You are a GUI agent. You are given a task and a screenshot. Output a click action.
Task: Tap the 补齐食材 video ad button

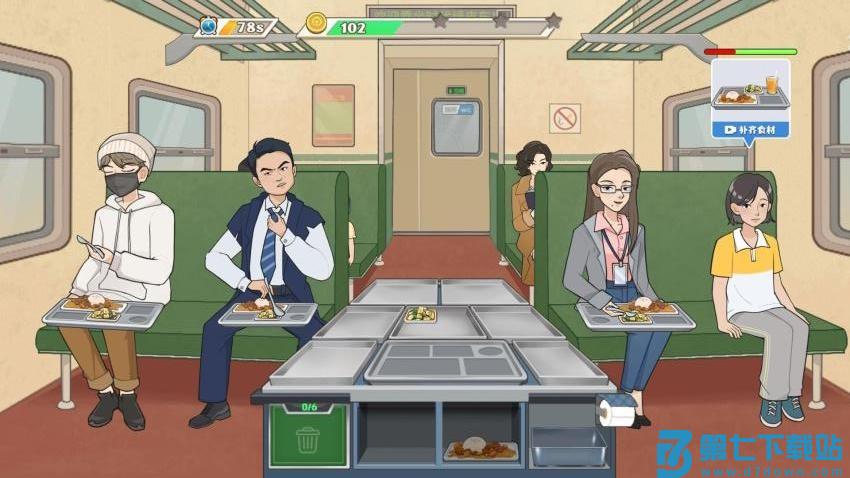(x=750, y=130)
